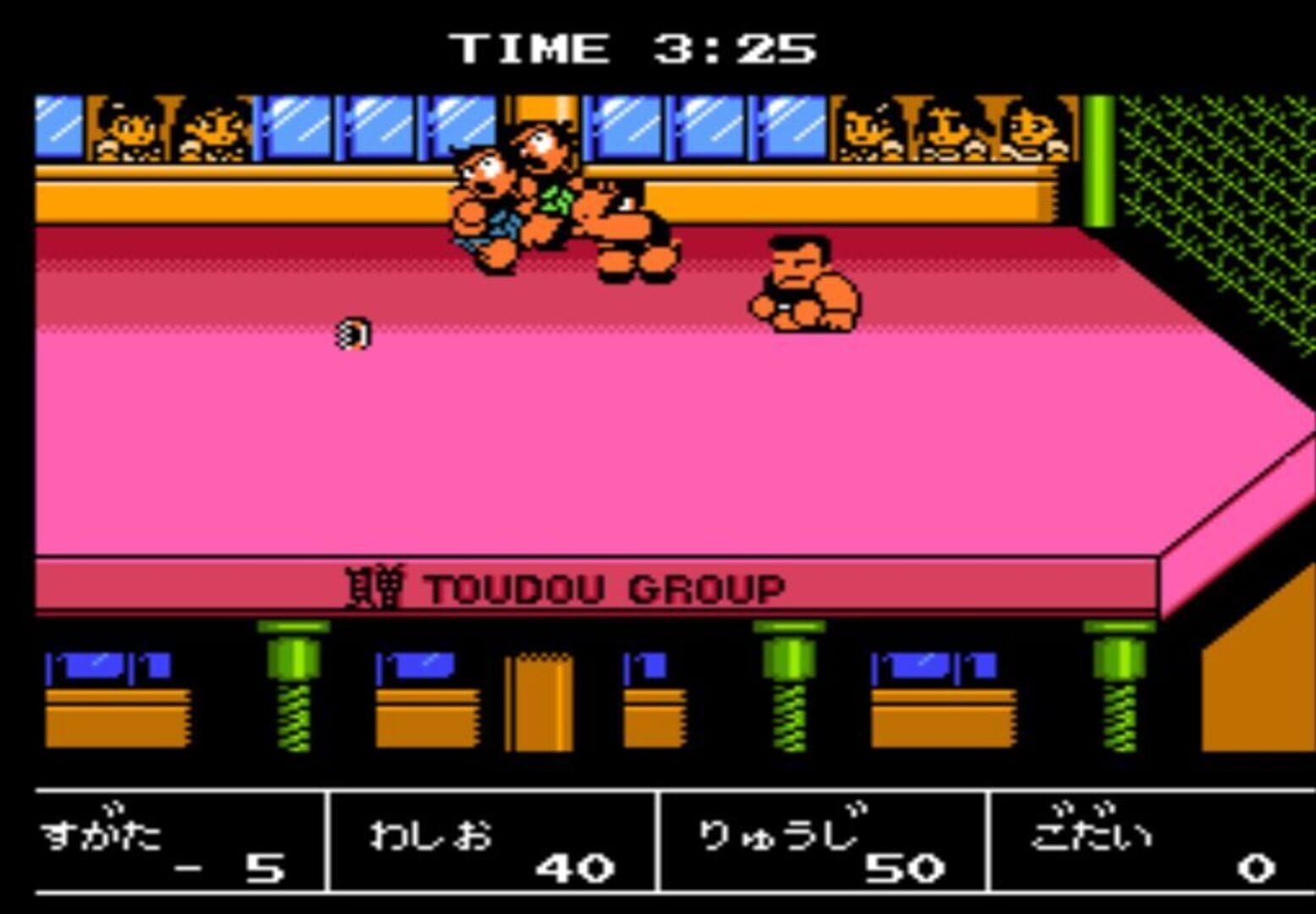1316x914 pixels.
Task: Open the TOUDOU GROUP banner details
Action: [605, 586]
